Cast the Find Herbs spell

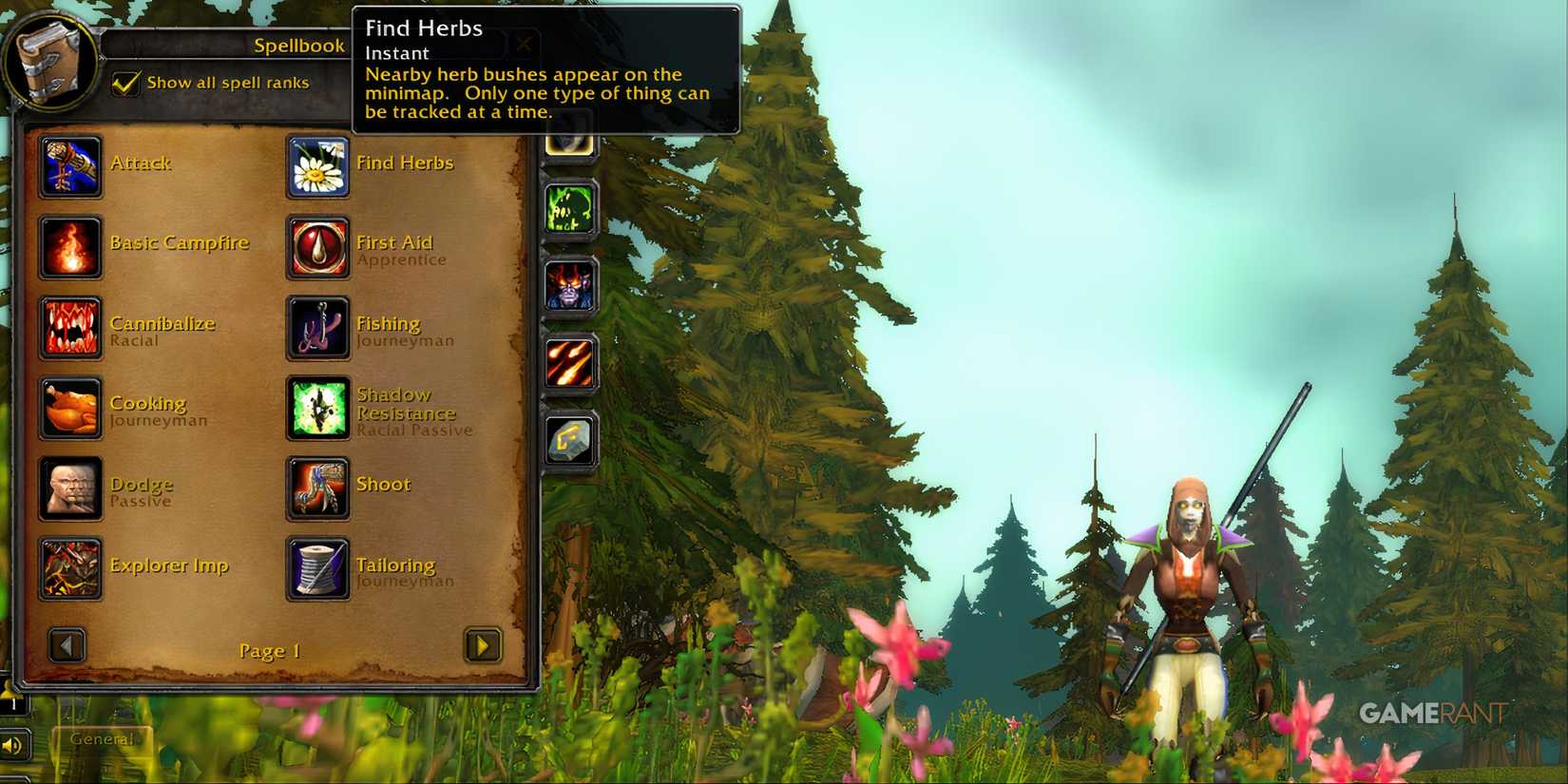coord(317,165)
